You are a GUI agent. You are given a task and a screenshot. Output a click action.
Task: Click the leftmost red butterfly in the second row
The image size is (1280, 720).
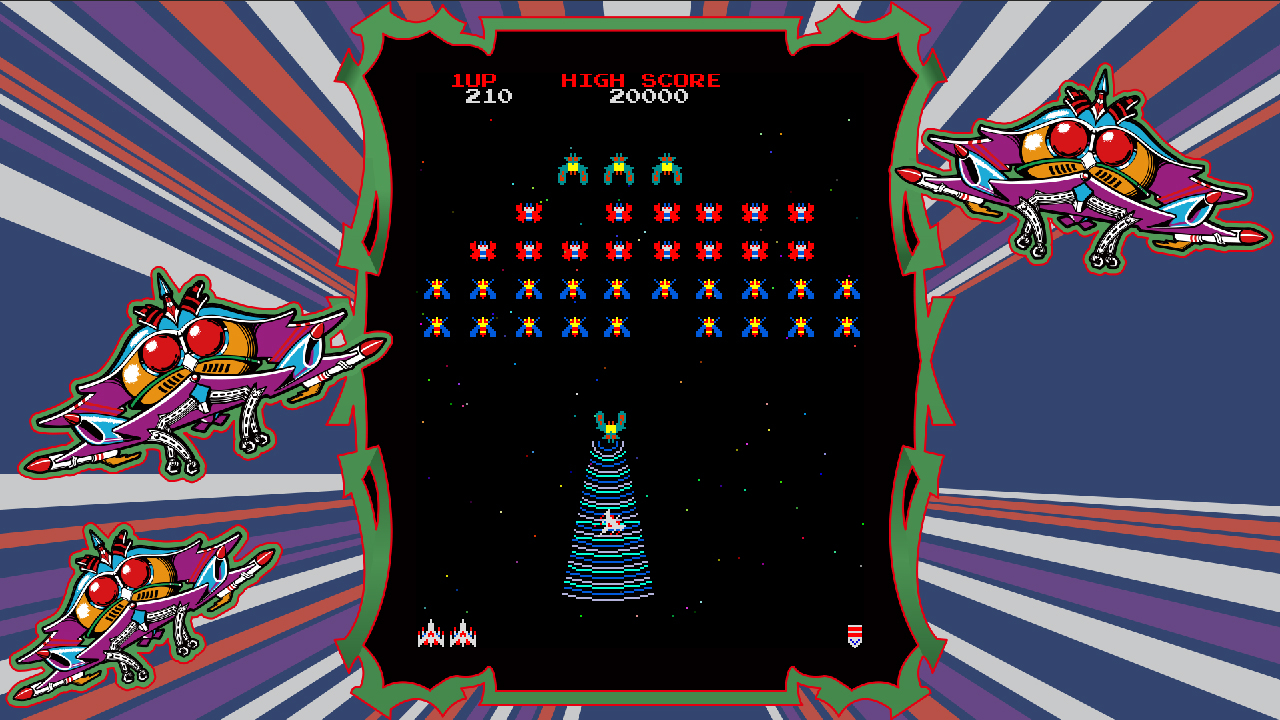coord(527,211)
